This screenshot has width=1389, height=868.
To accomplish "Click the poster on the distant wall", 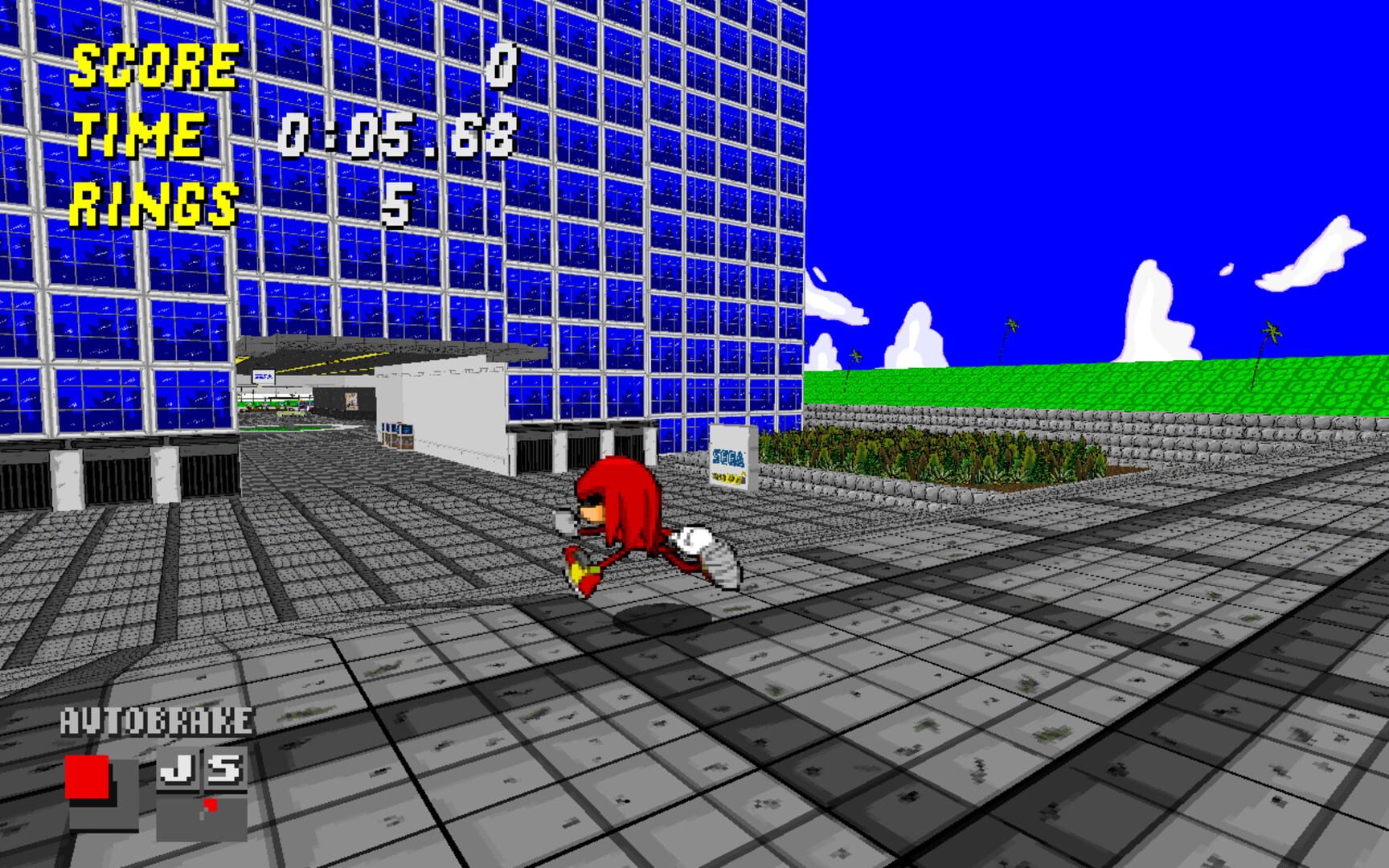I will pos(351,402).
